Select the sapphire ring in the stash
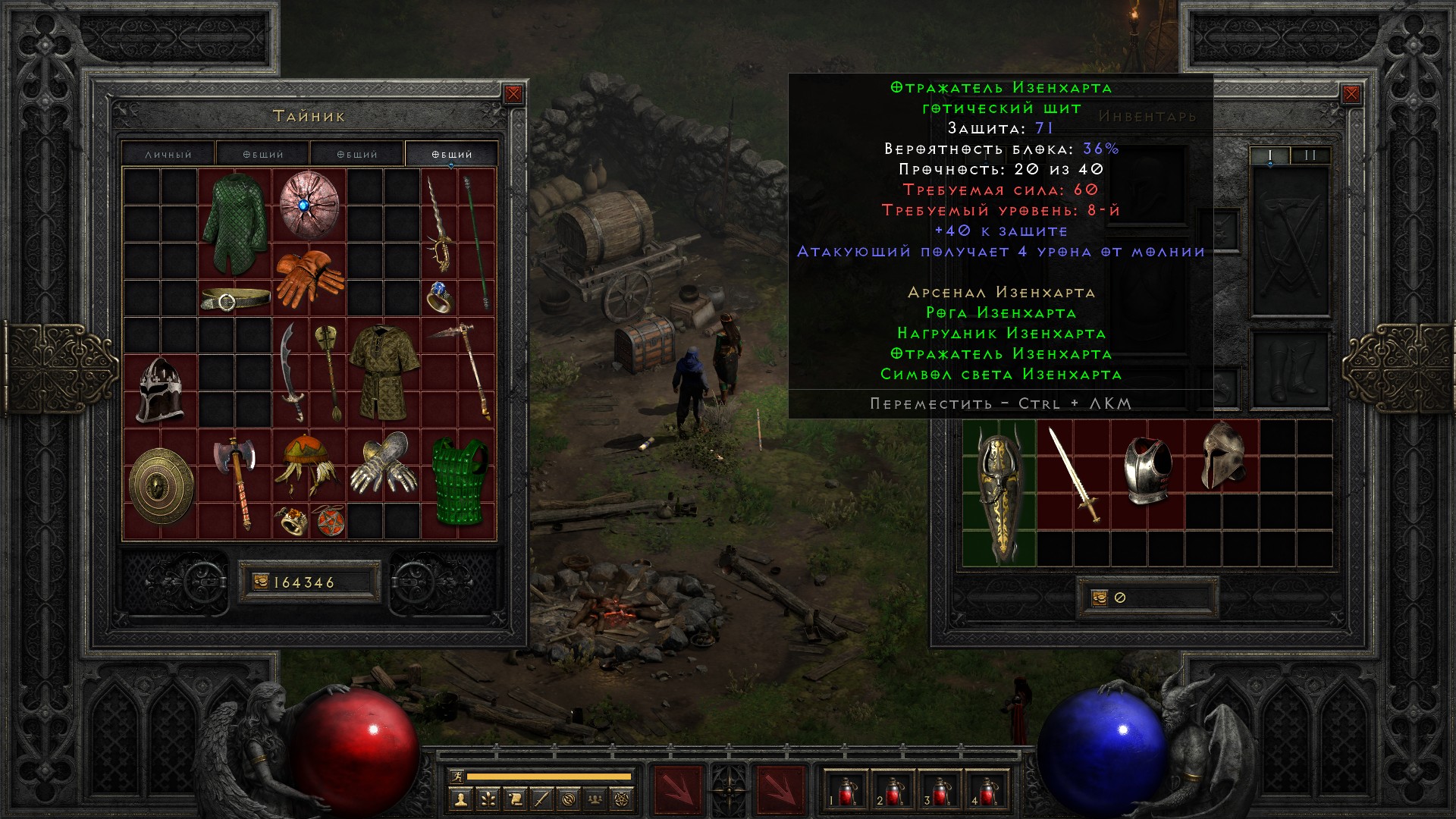 click(x=441, y=297)
